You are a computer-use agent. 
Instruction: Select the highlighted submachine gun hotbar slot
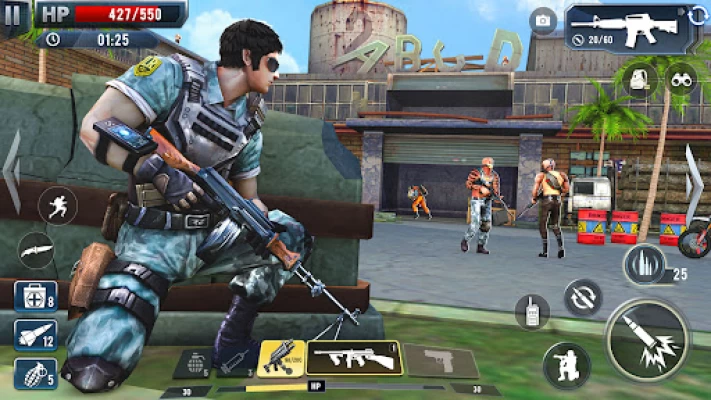coord(352,359)
